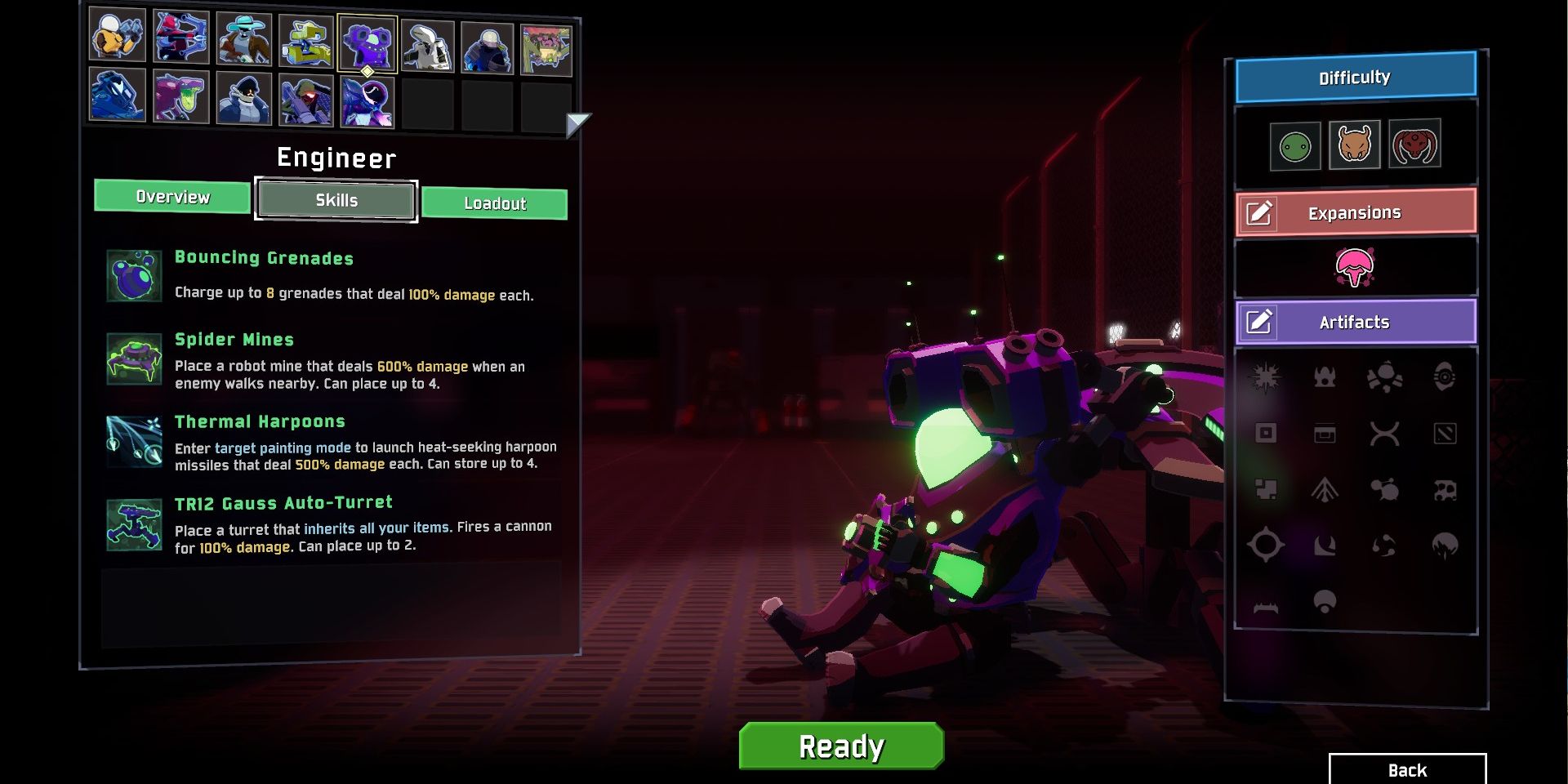Expand the Artifacts section header
This screenshot has height=784, width=1568.
point(1354,322)
